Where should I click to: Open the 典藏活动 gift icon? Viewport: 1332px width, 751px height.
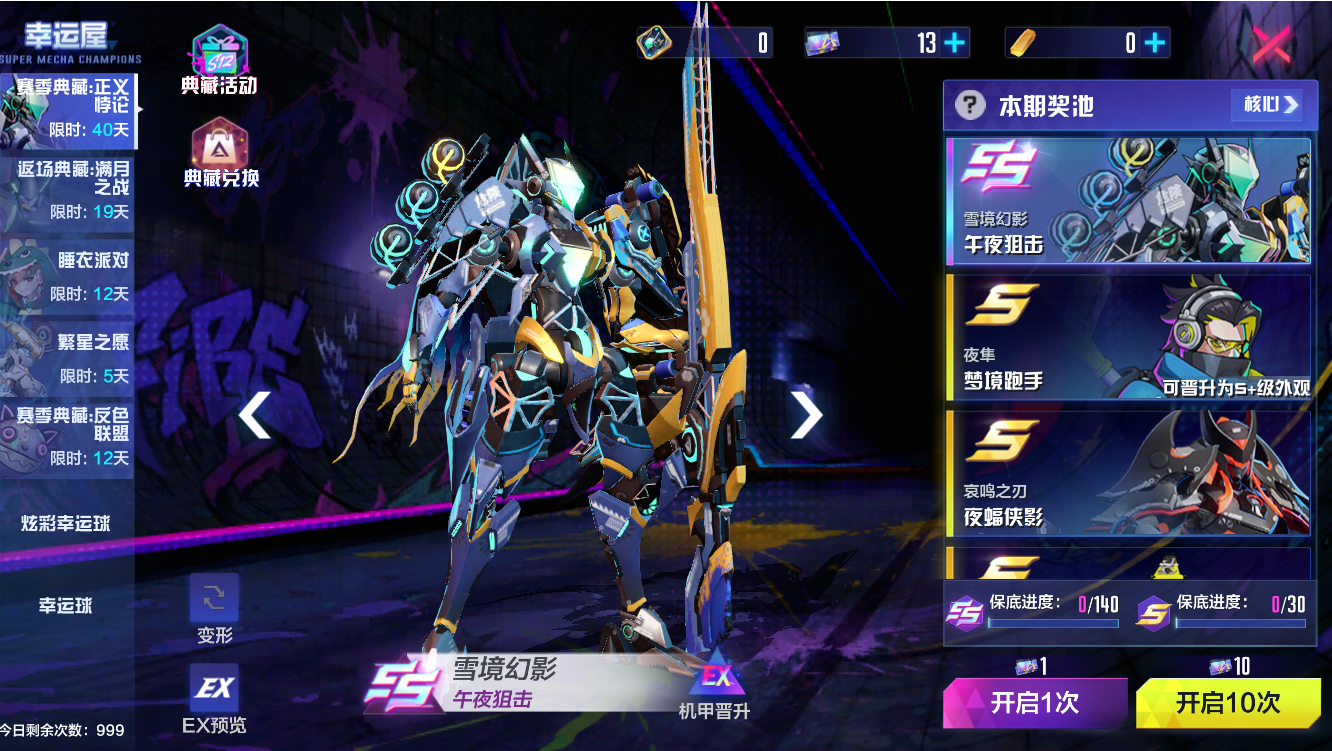(x=219, y=60)
